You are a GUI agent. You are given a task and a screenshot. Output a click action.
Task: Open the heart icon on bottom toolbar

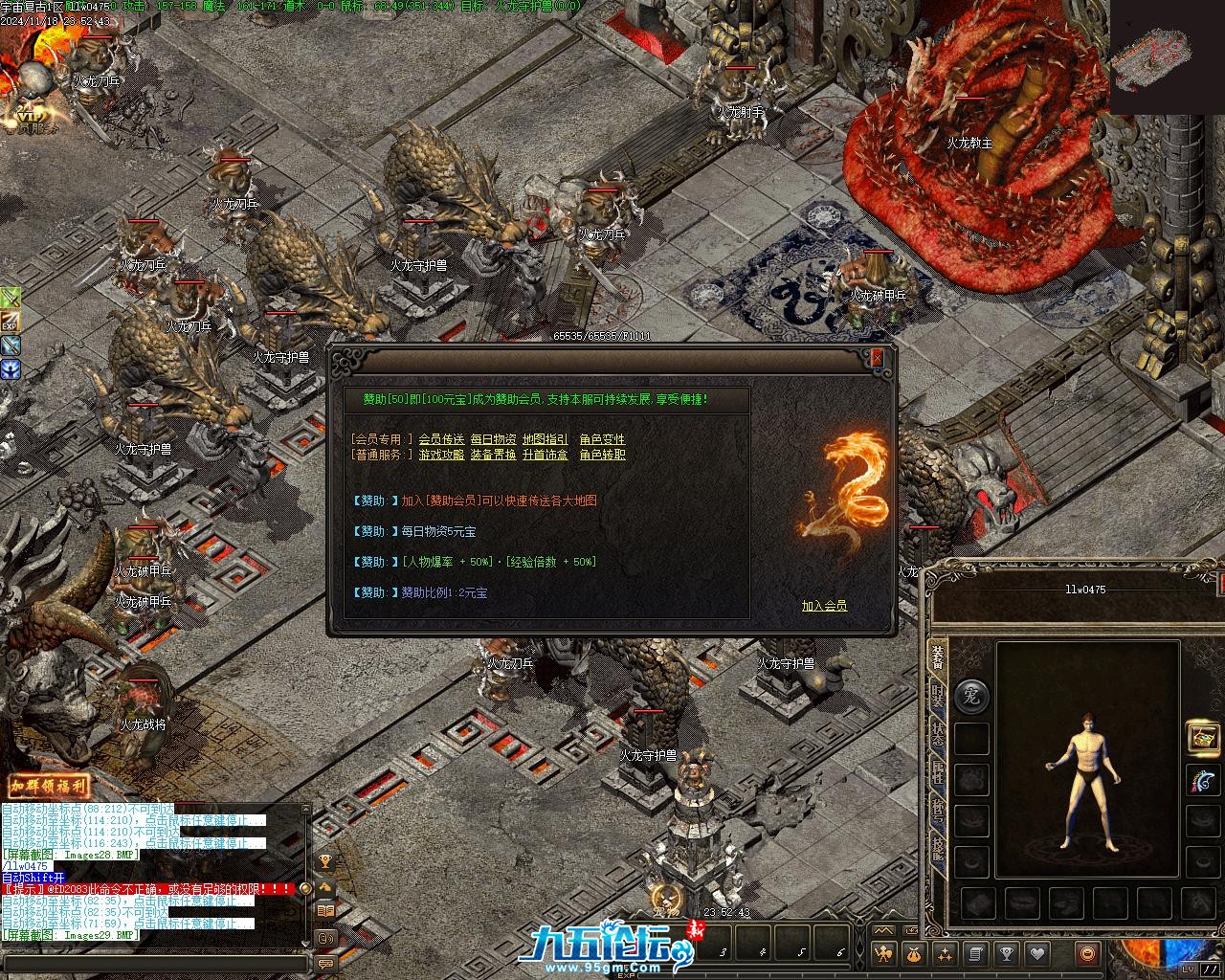[x=1036, y=953]
